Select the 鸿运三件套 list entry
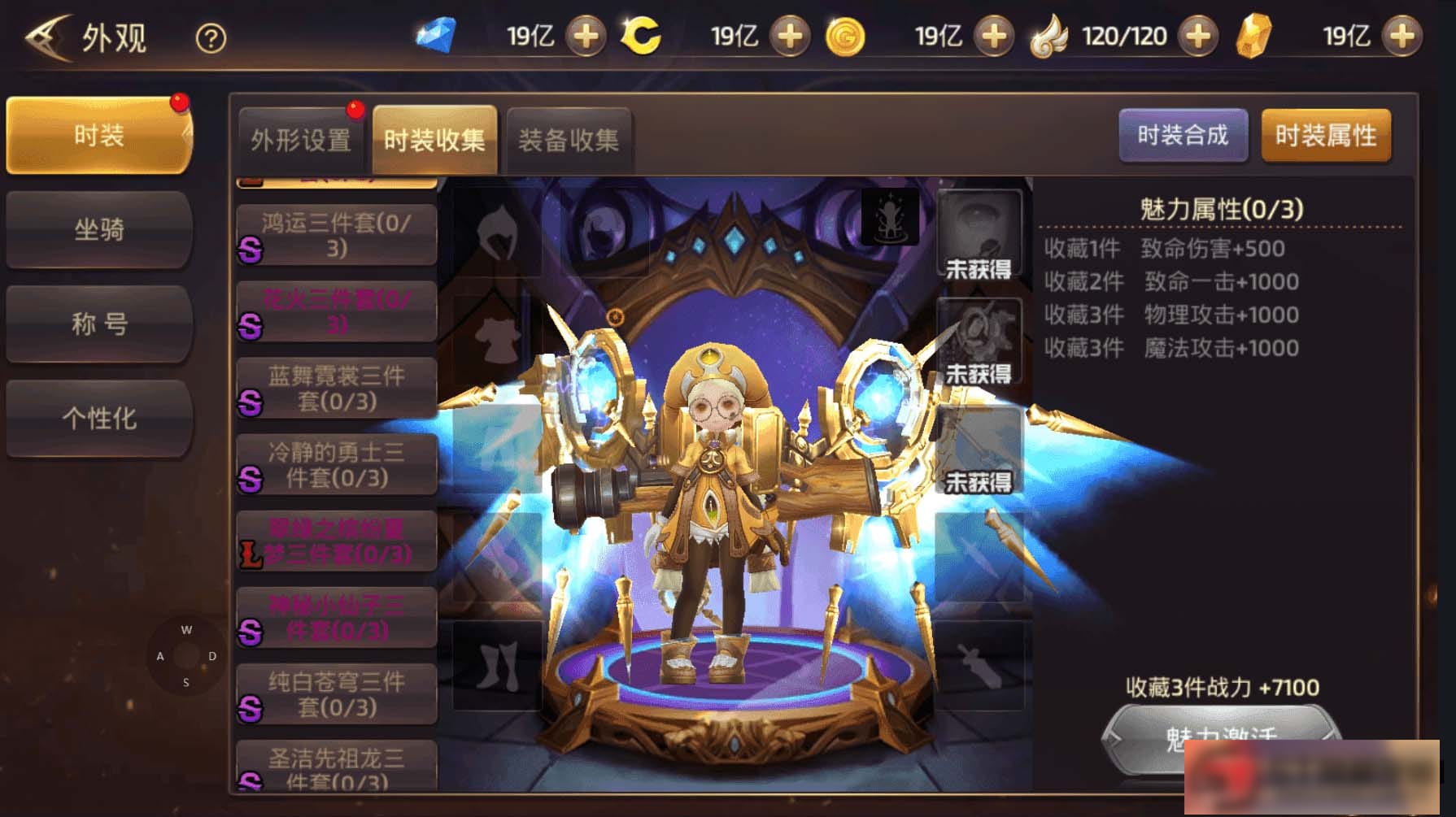The image size is (1456, 817). 336,232
